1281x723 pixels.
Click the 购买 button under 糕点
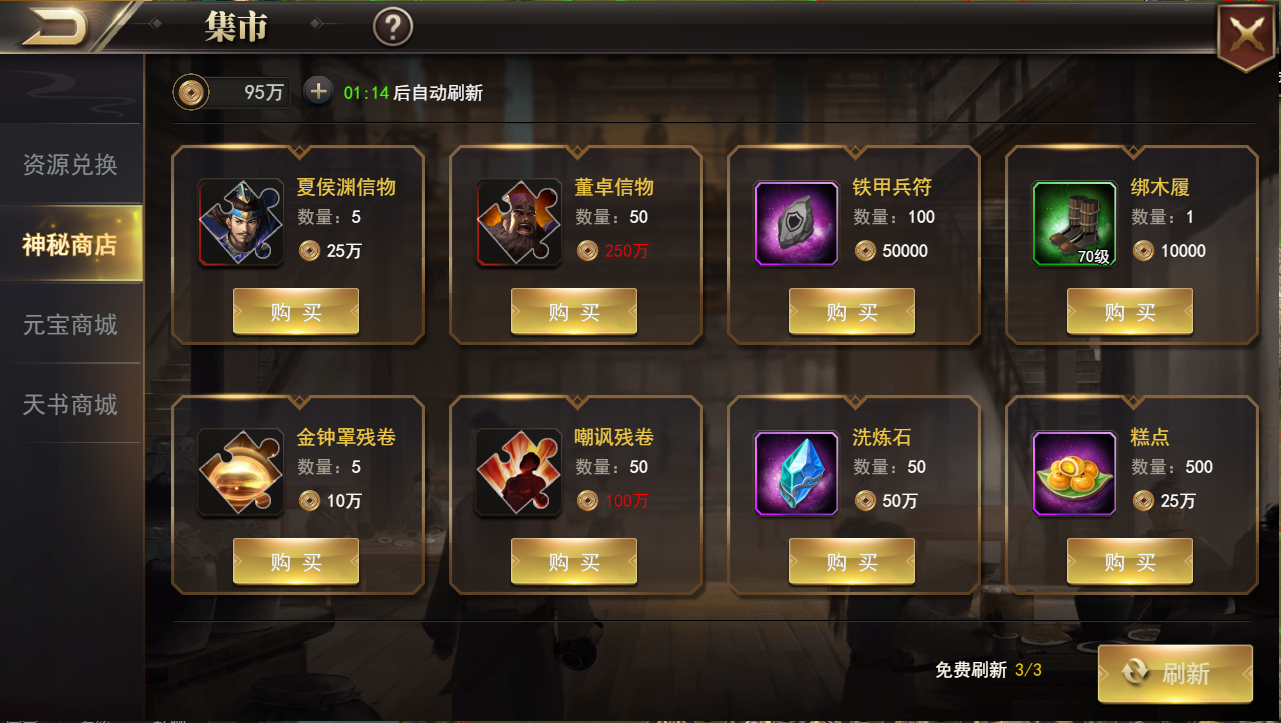pyautogui.click(x=1129, y=561)
